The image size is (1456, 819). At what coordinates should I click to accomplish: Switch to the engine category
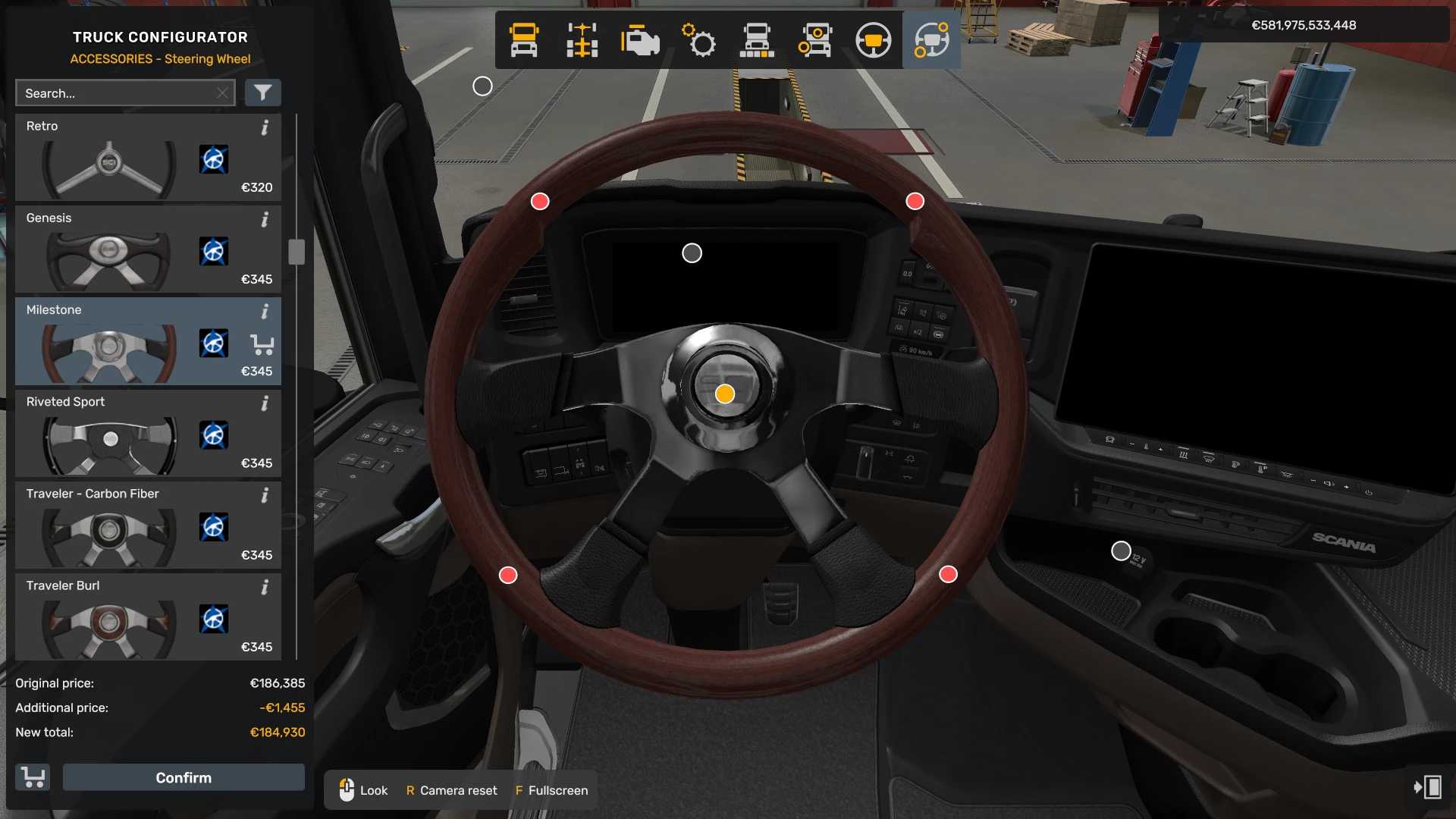(x=639, y=40)
